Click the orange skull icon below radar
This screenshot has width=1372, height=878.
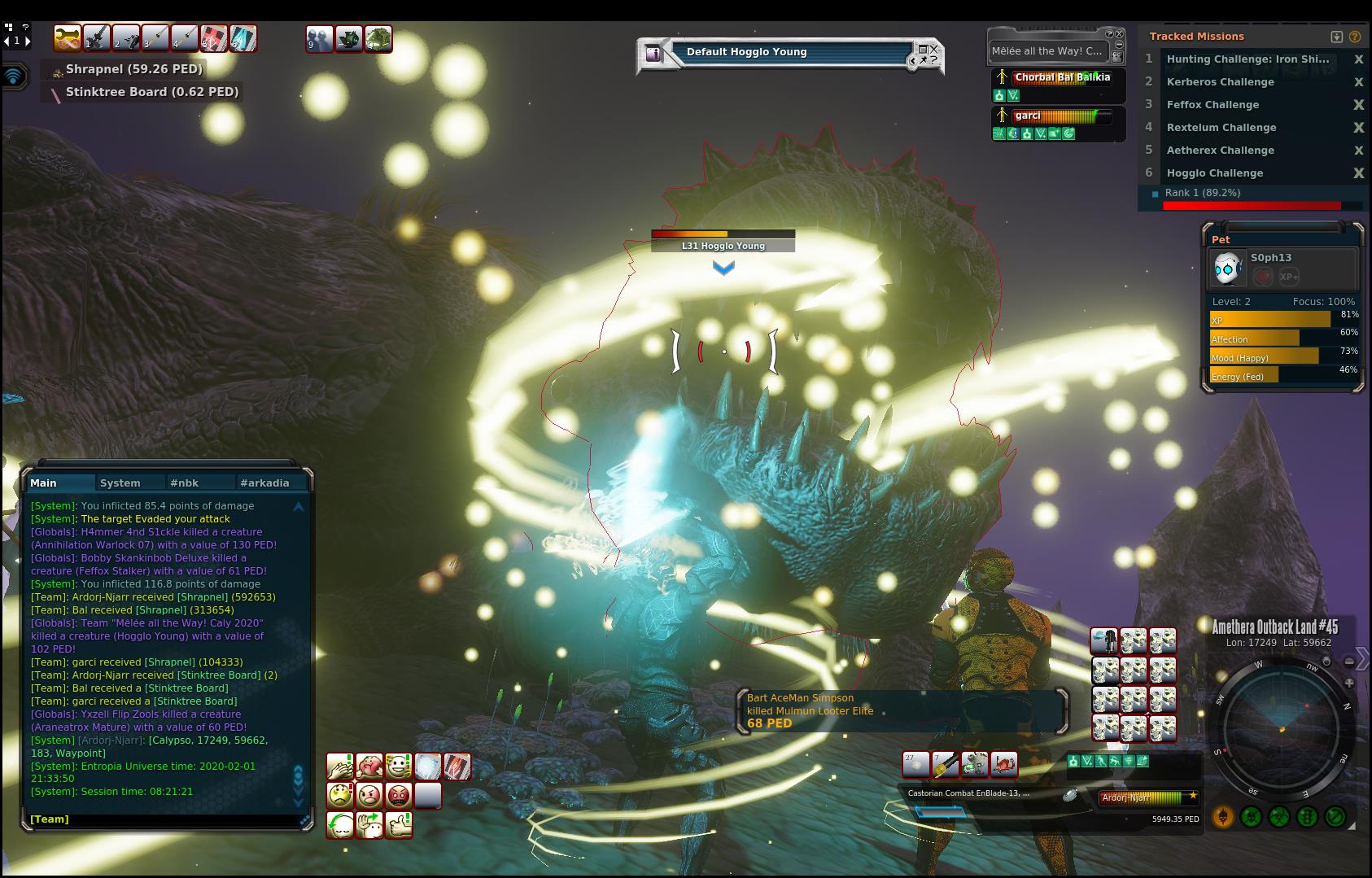point(1222,816)
